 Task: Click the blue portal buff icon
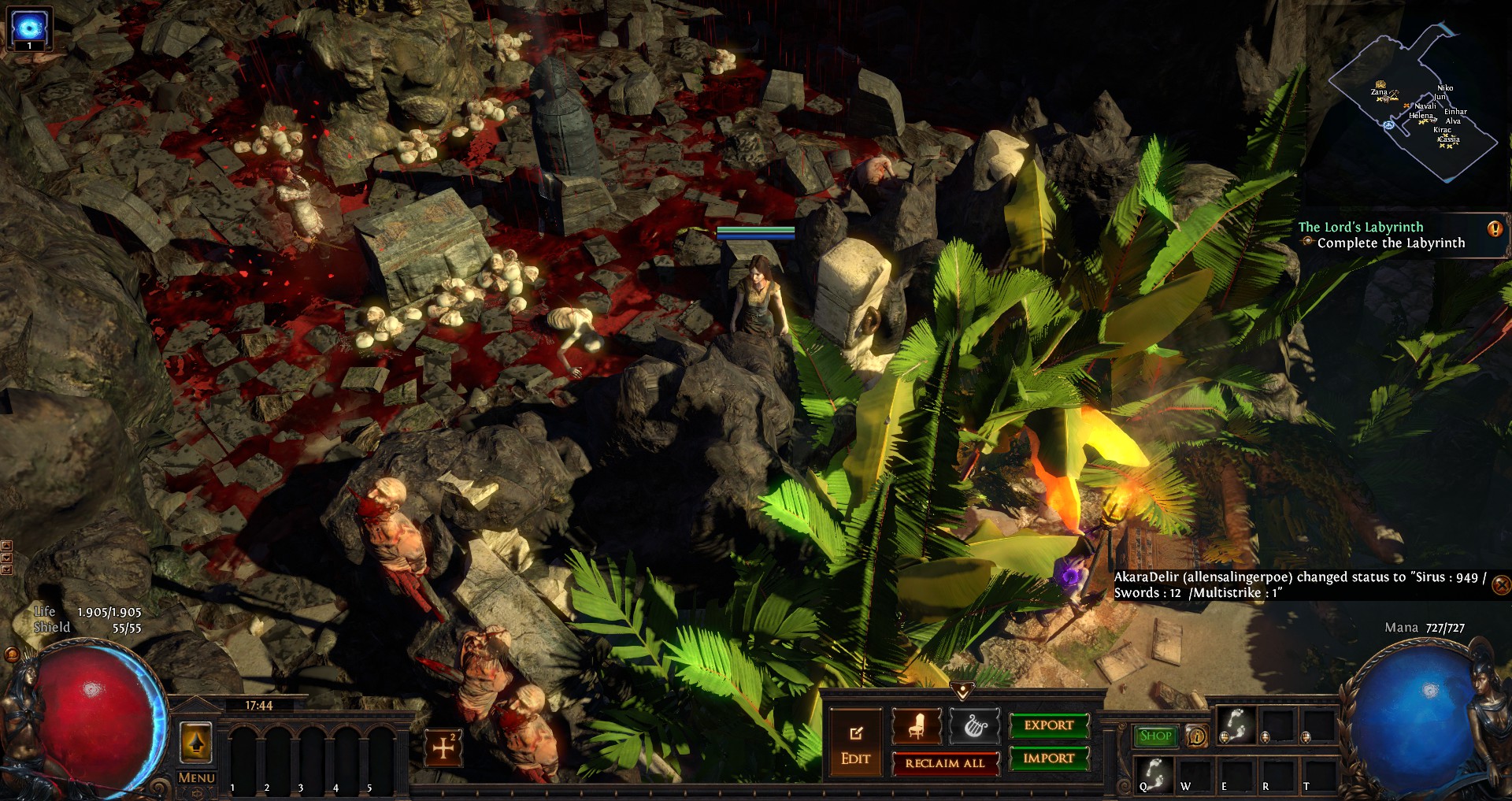tap(29, 28)
